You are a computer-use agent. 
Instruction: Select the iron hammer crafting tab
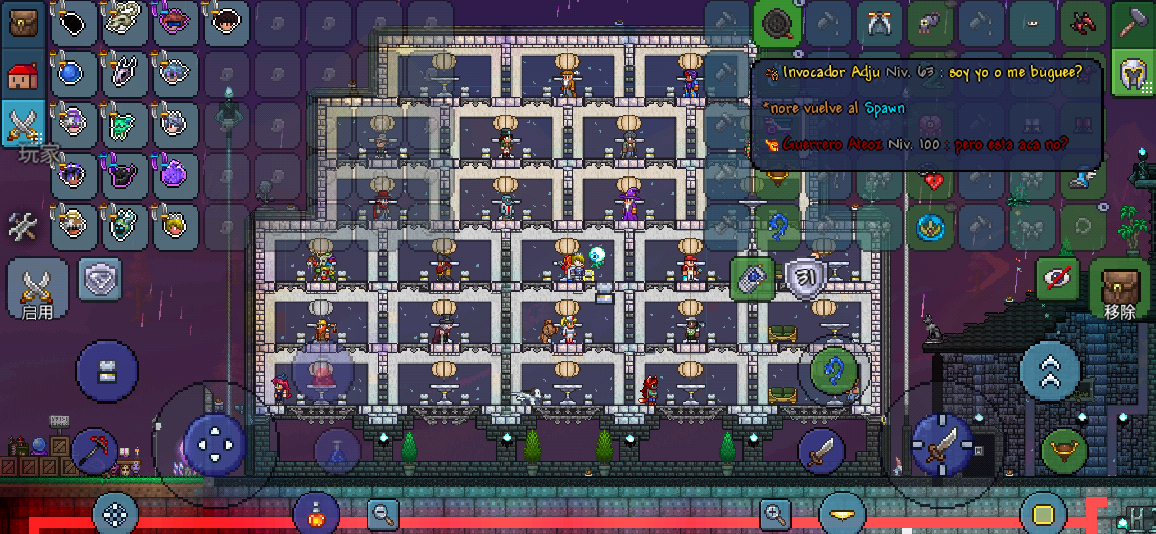pyautogui.click(x=1133, y=22)
